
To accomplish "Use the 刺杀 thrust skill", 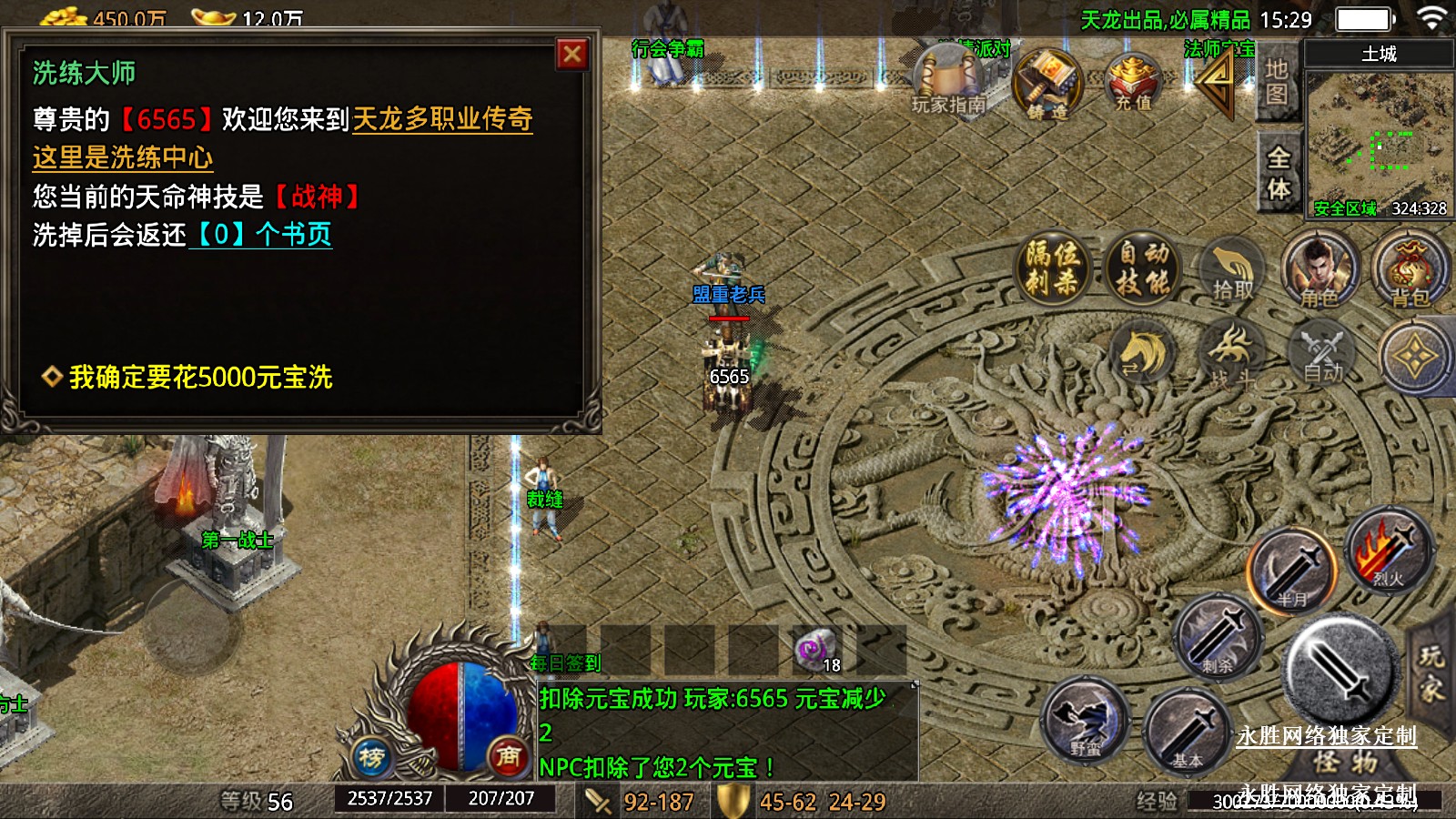I will click(1218, 636).
